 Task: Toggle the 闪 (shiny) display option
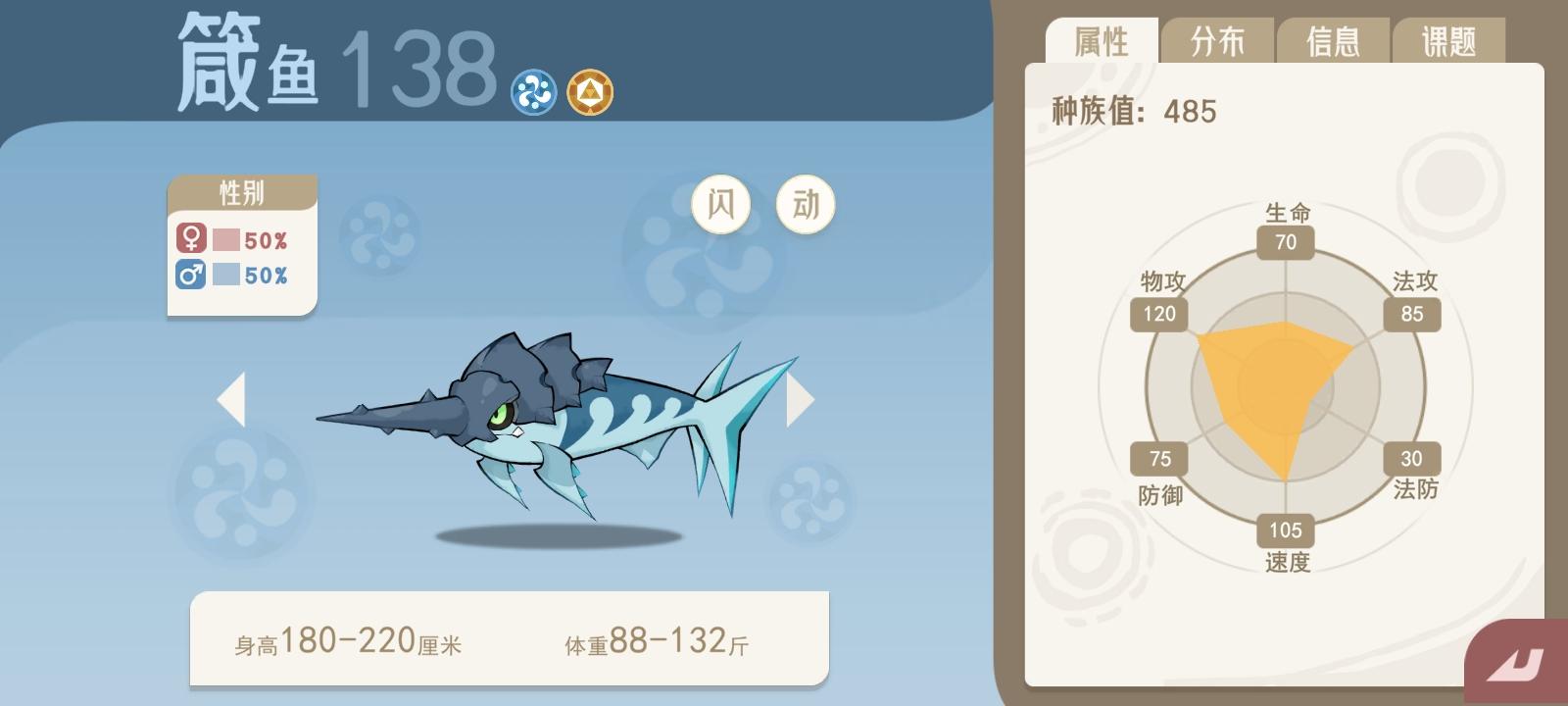click(721, 203)
